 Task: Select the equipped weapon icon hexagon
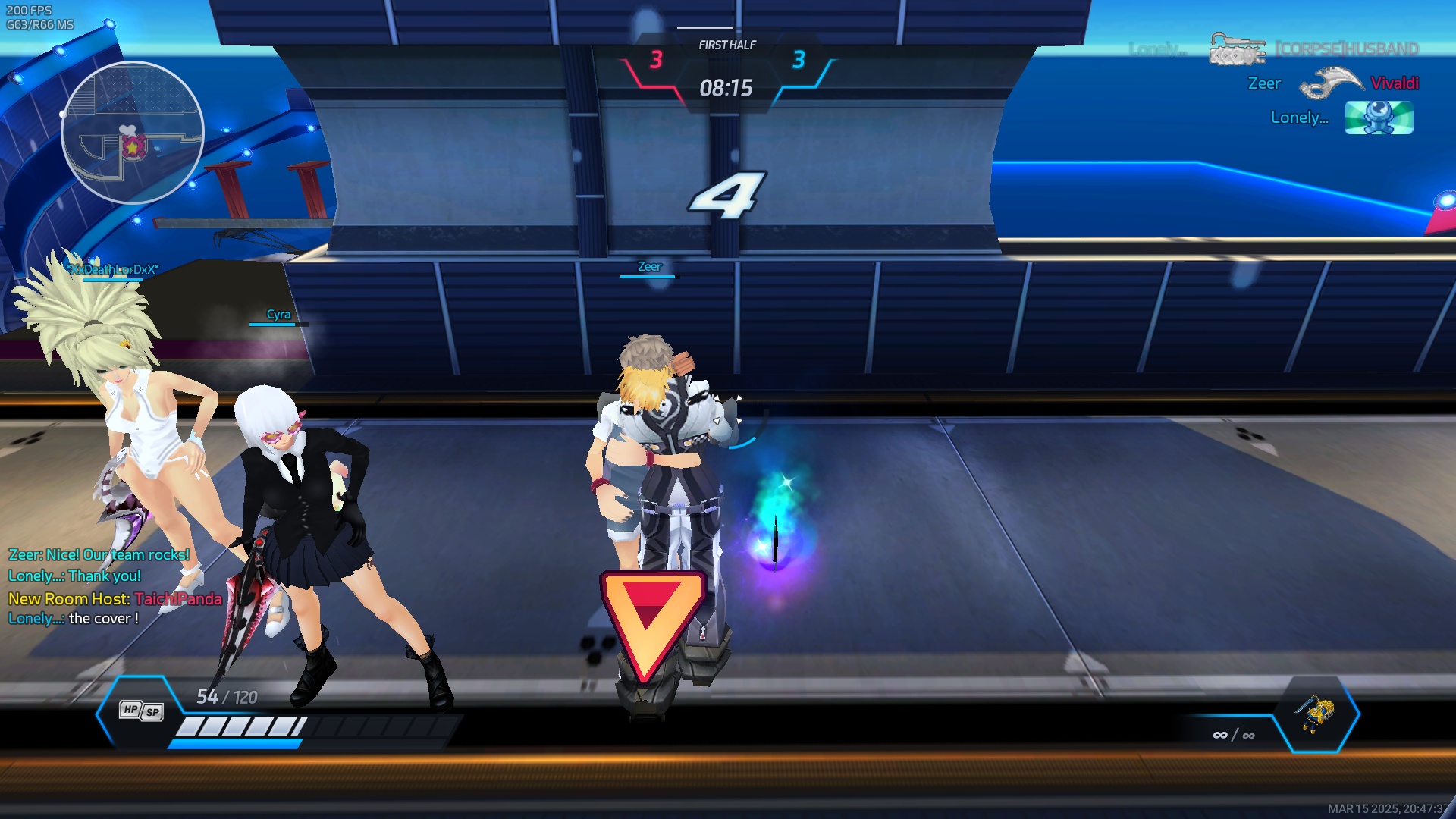tap(1316, 714)
